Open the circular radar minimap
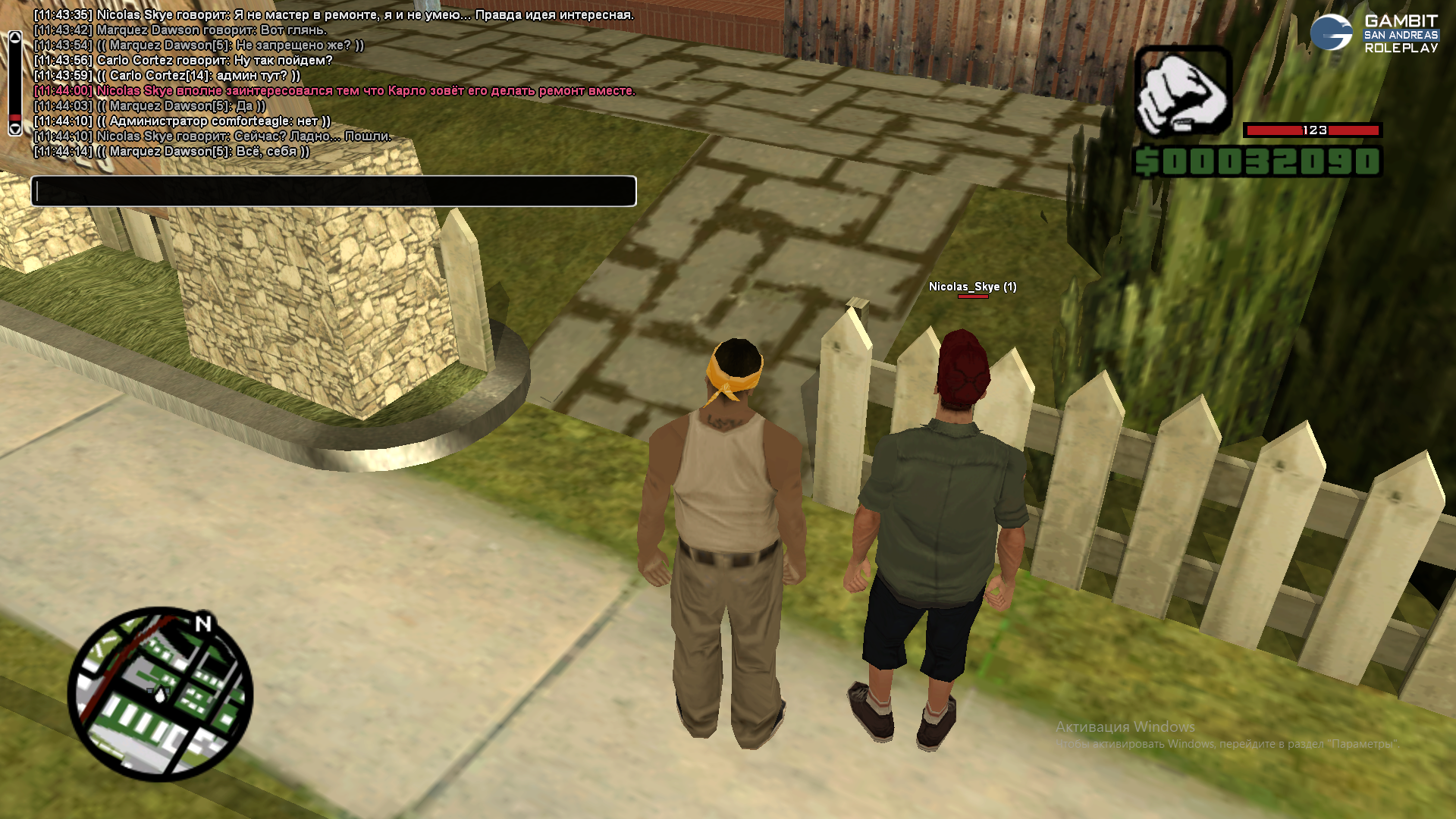This screenshot has height=819, width=1456. (160, 694)
